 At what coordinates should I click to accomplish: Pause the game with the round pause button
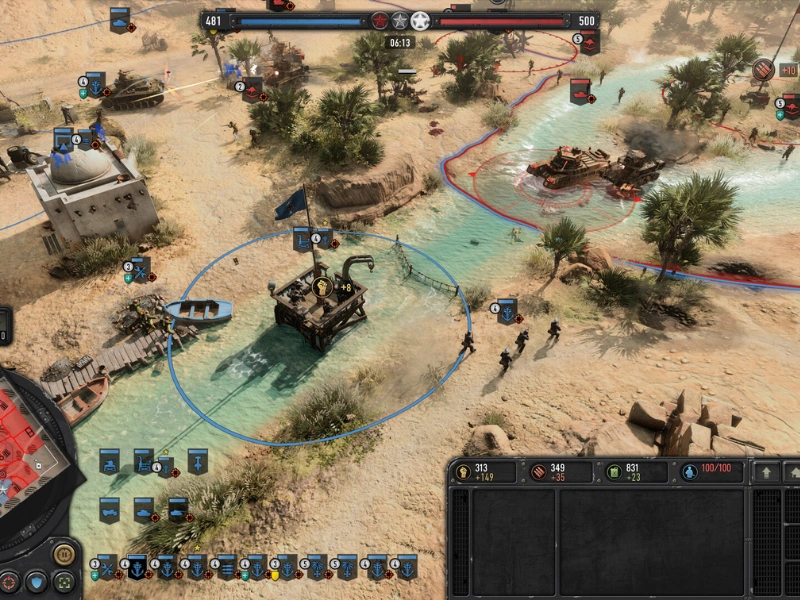click(63, 553)
